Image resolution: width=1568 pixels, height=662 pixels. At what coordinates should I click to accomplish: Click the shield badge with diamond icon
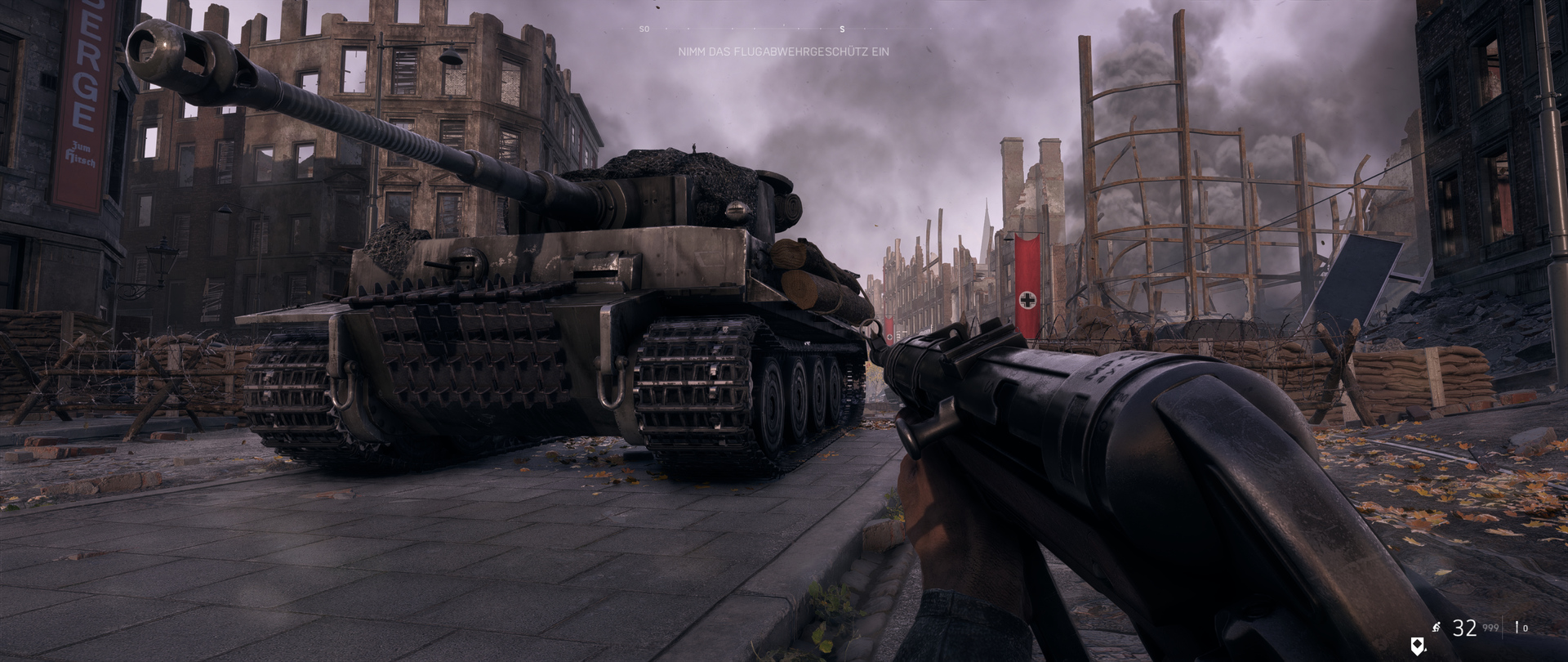[1417, 646]
